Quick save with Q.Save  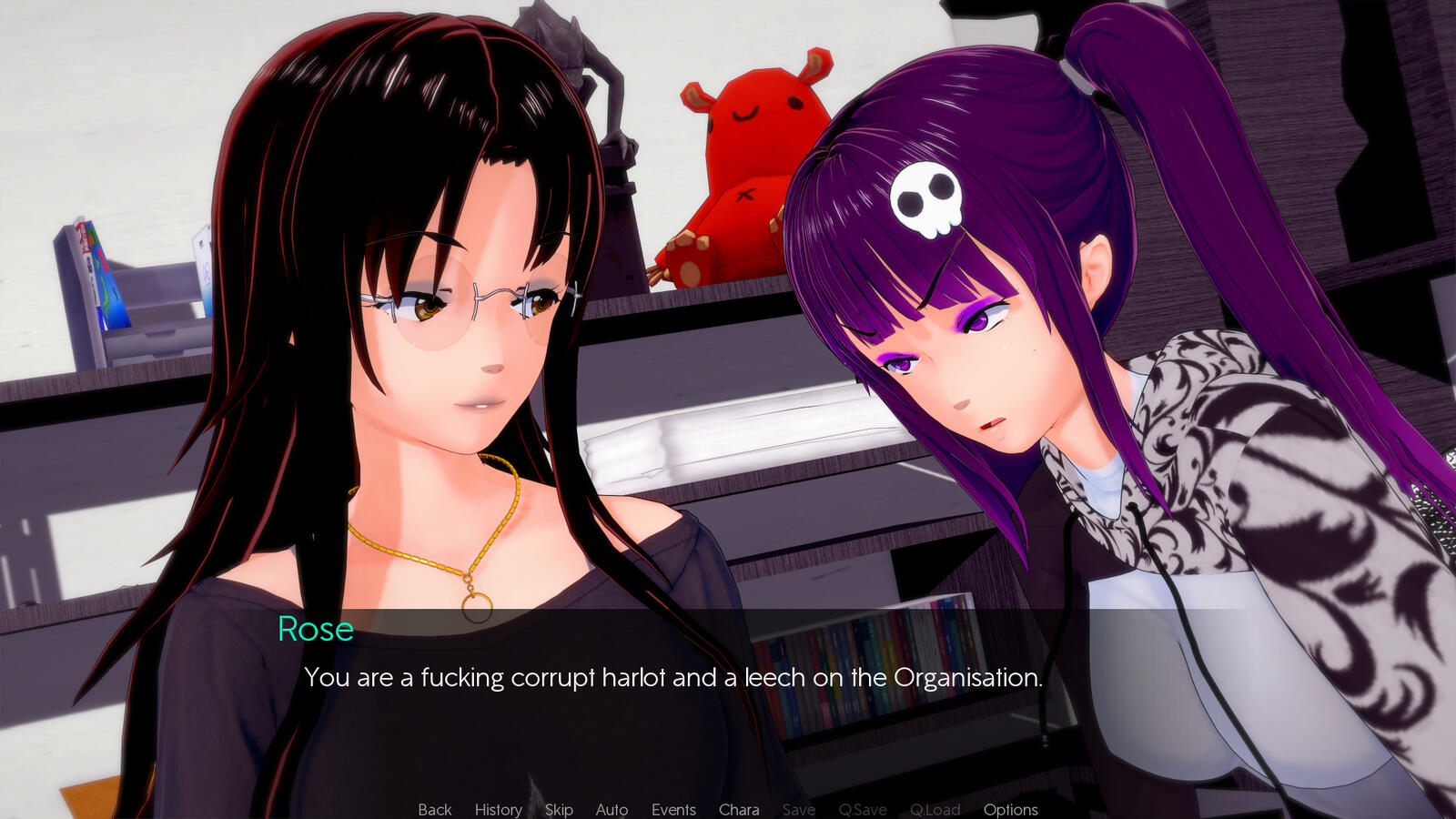(862, 809)
